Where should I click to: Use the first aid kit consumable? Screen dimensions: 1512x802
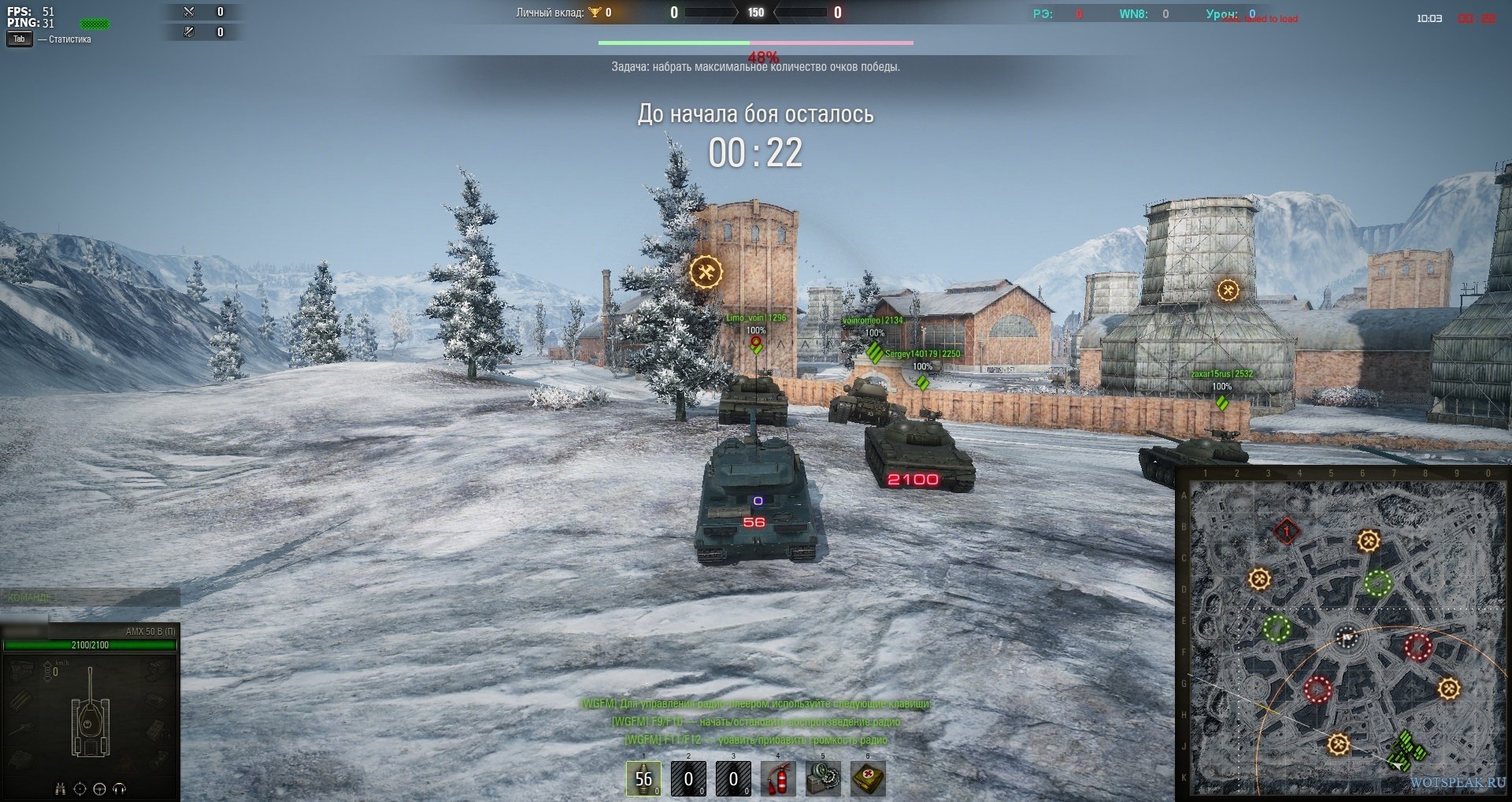(868, 778)
